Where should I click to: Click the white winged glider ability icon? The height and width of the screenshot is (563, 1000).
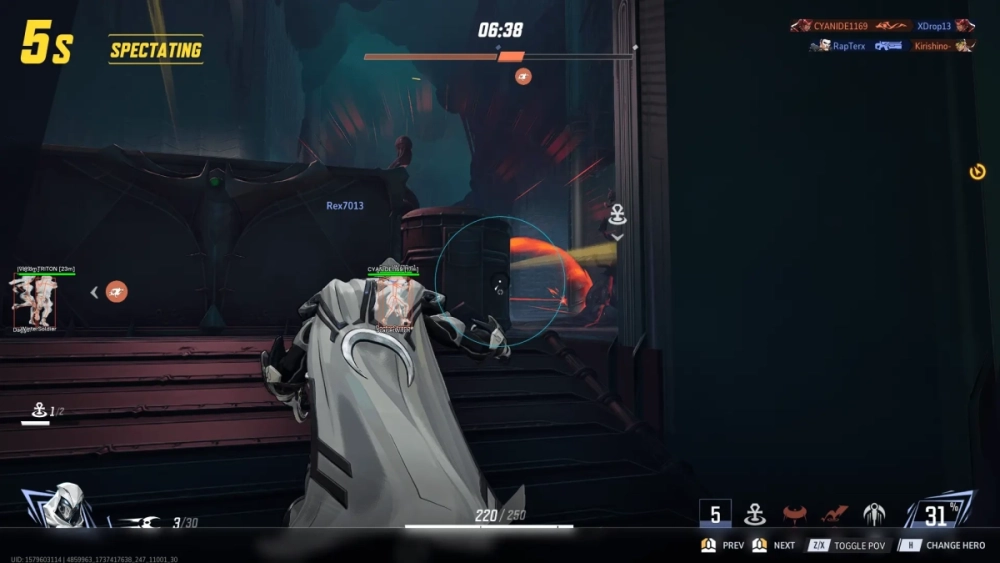coord(874,514)
